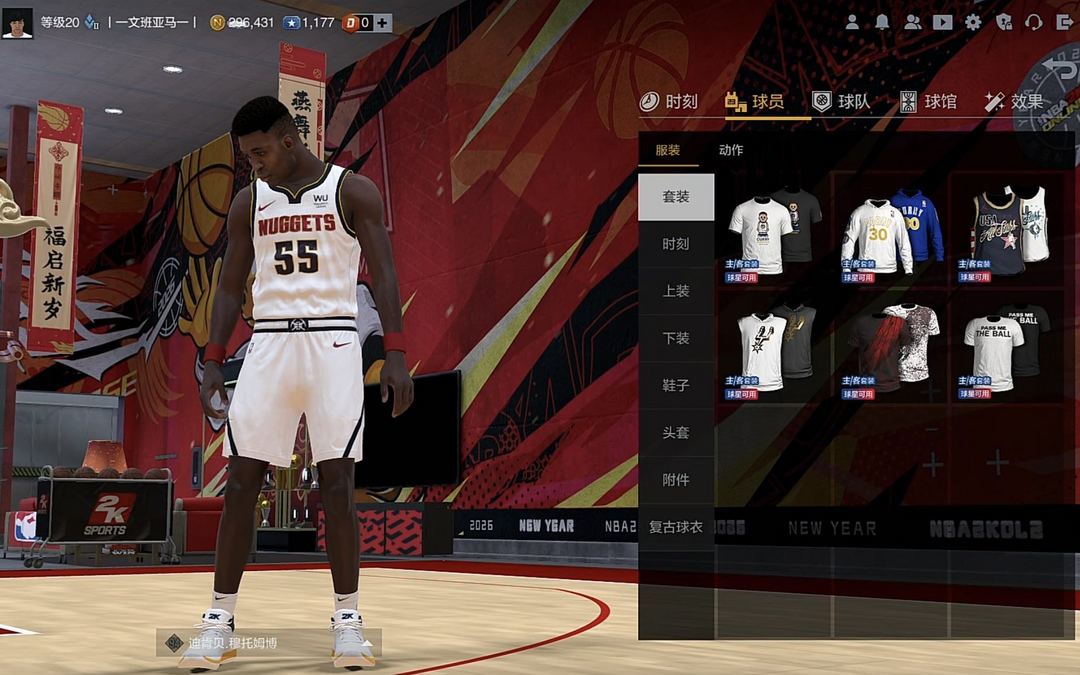1080x675 pixels.
Task: Switch to the 动作 animations sub-tab
Action: click(731, 150)
